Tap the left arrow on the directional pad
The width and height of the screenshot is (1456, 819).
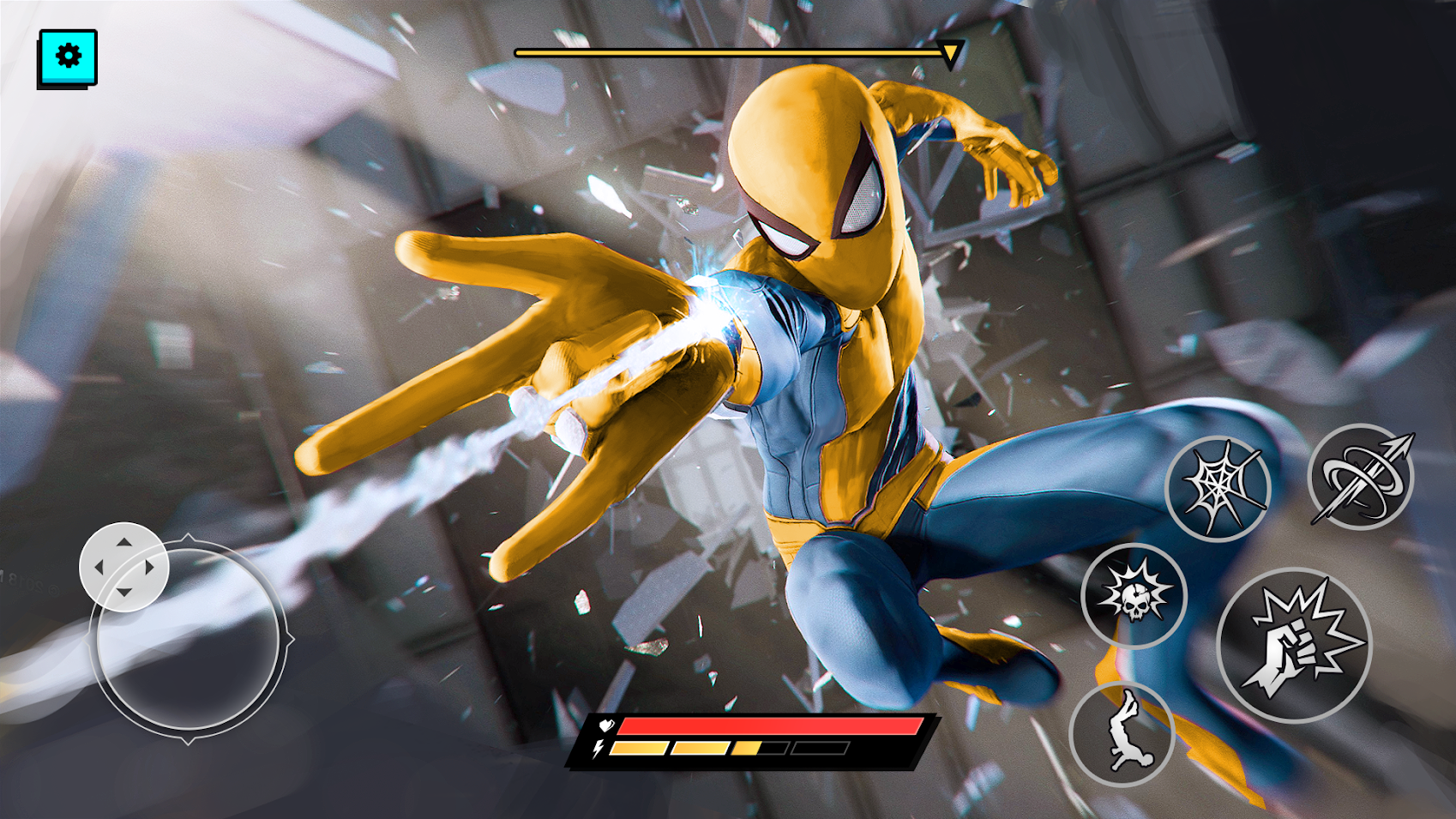(99, 568)
